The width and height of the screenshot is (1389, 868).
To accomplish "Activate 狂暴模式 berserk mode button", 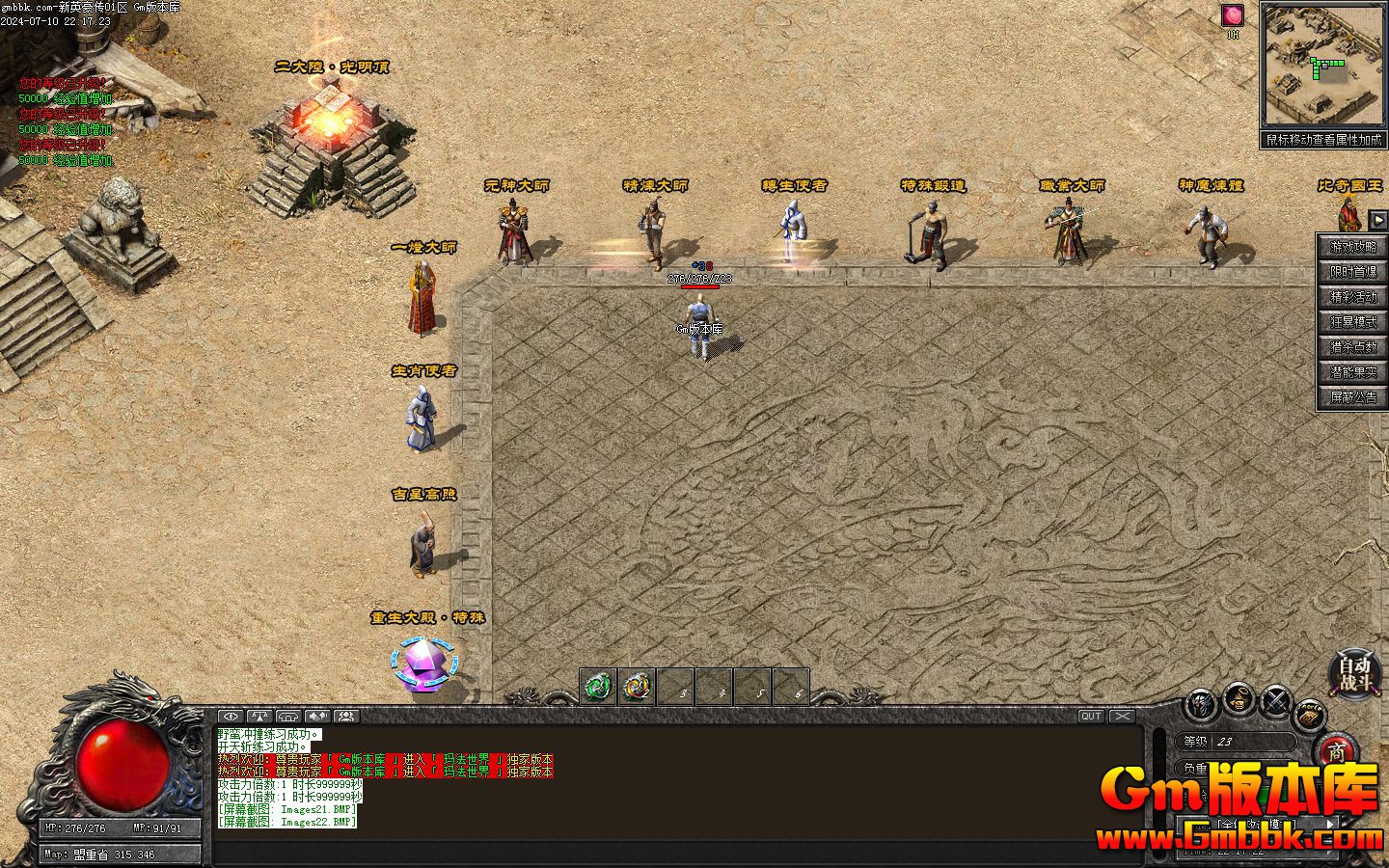I will coord(1353,322).
